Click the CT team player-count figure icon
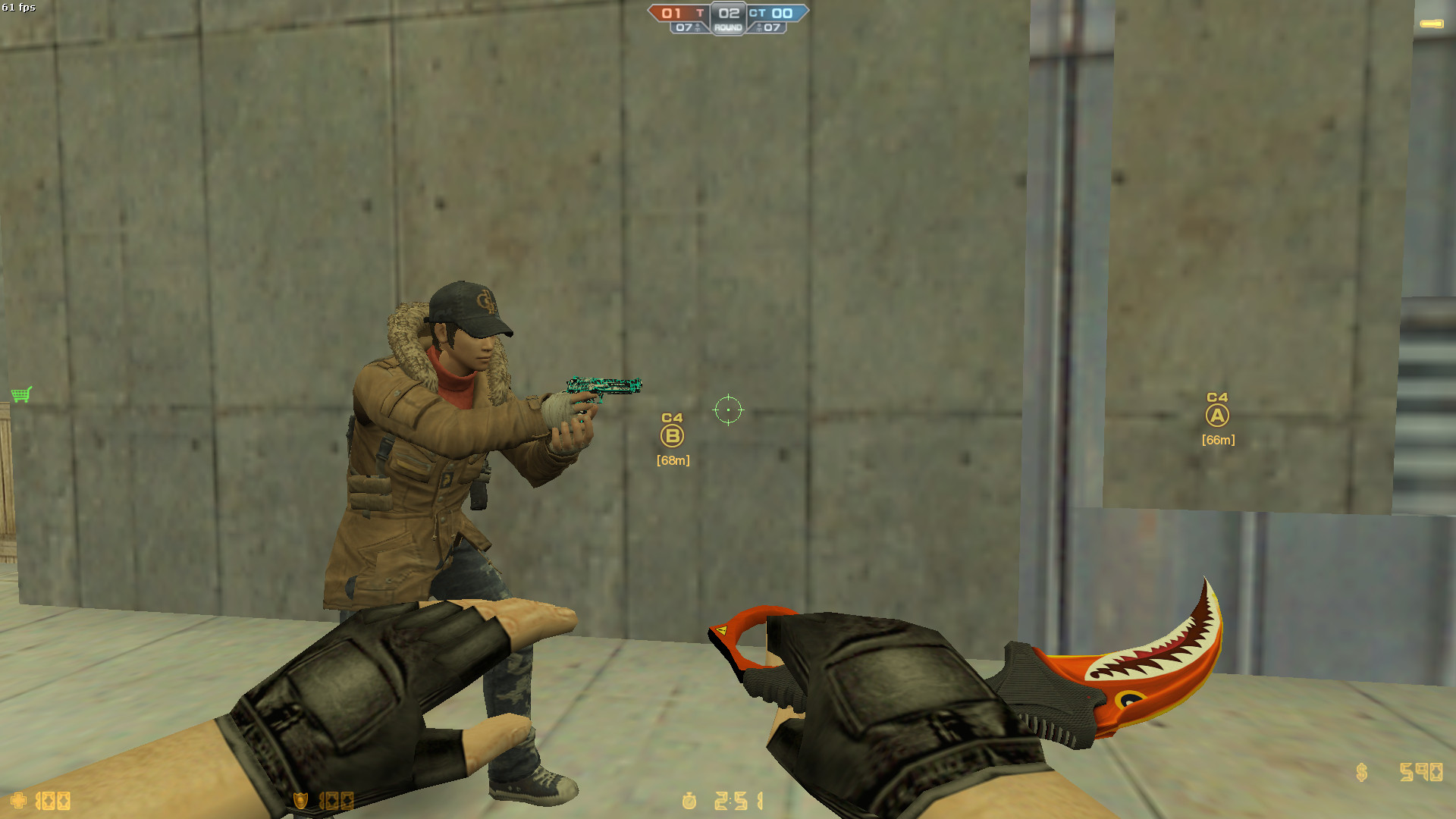Screen dimensions: 1456x819 (760, 29)
